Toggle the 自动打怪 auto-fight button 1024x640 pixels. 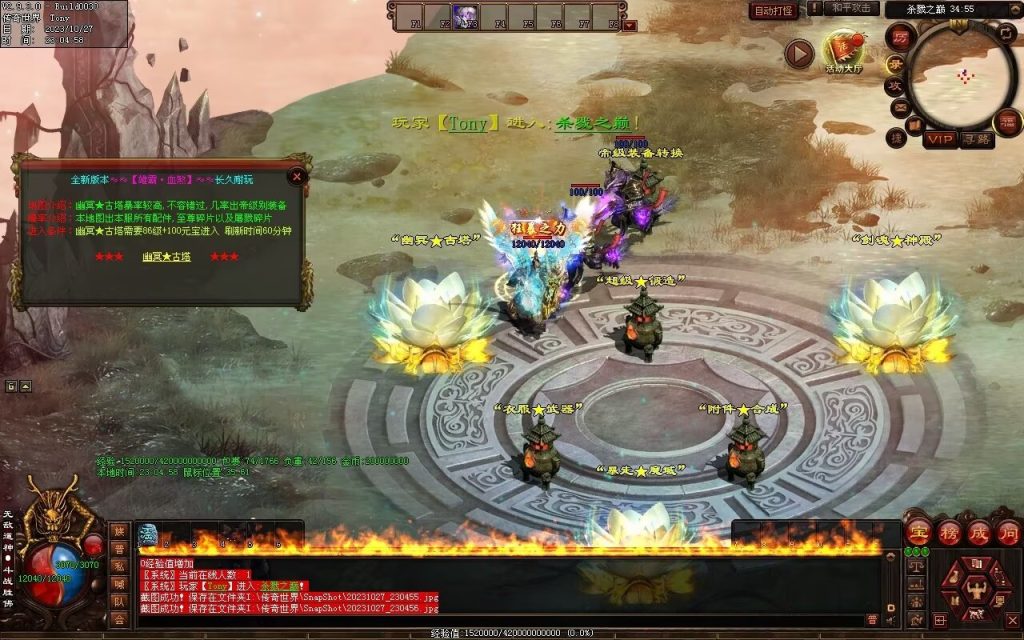[774, 11]
